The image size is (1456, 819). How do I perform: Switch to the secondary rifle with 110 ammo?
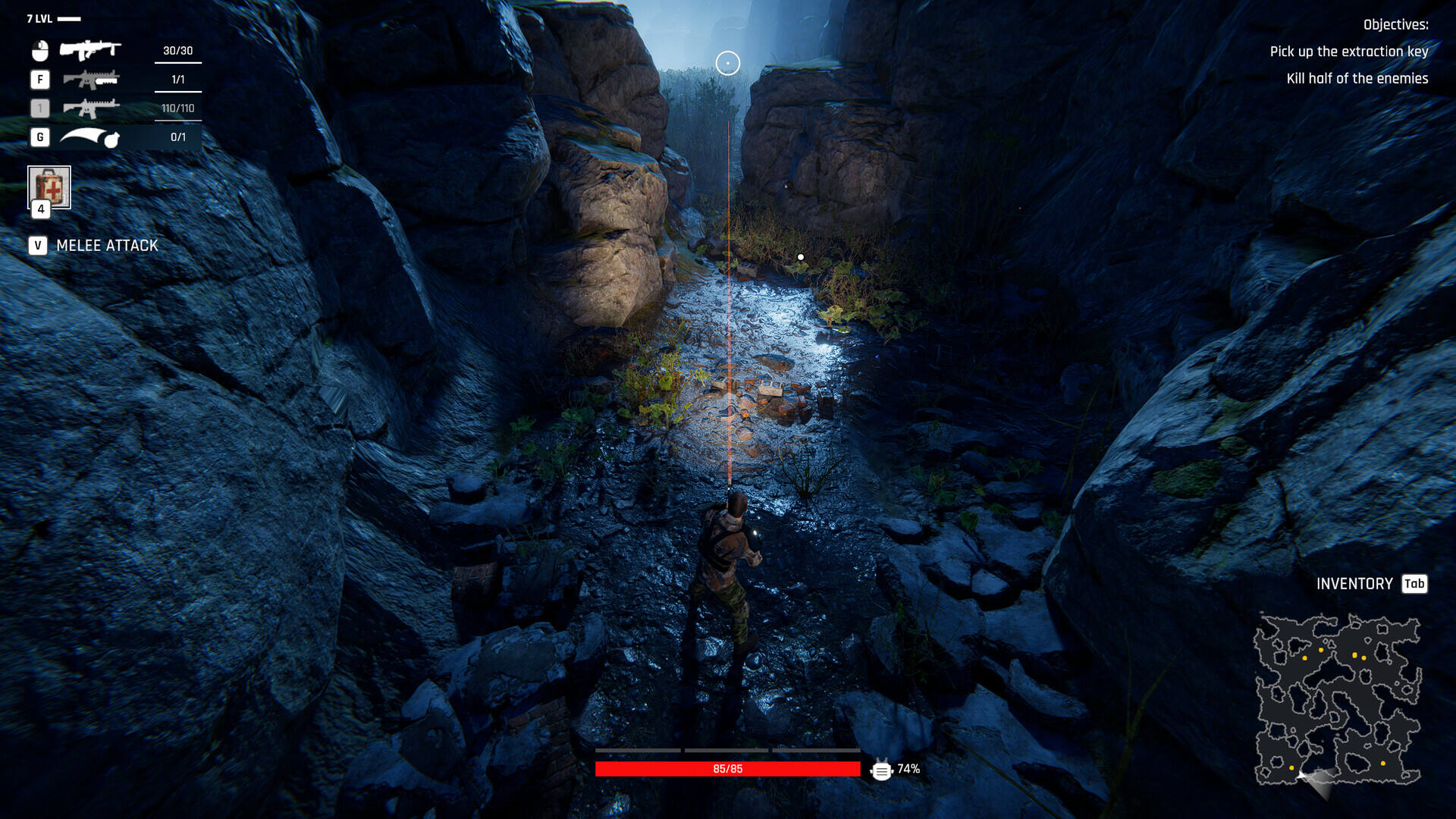point(90,108)
